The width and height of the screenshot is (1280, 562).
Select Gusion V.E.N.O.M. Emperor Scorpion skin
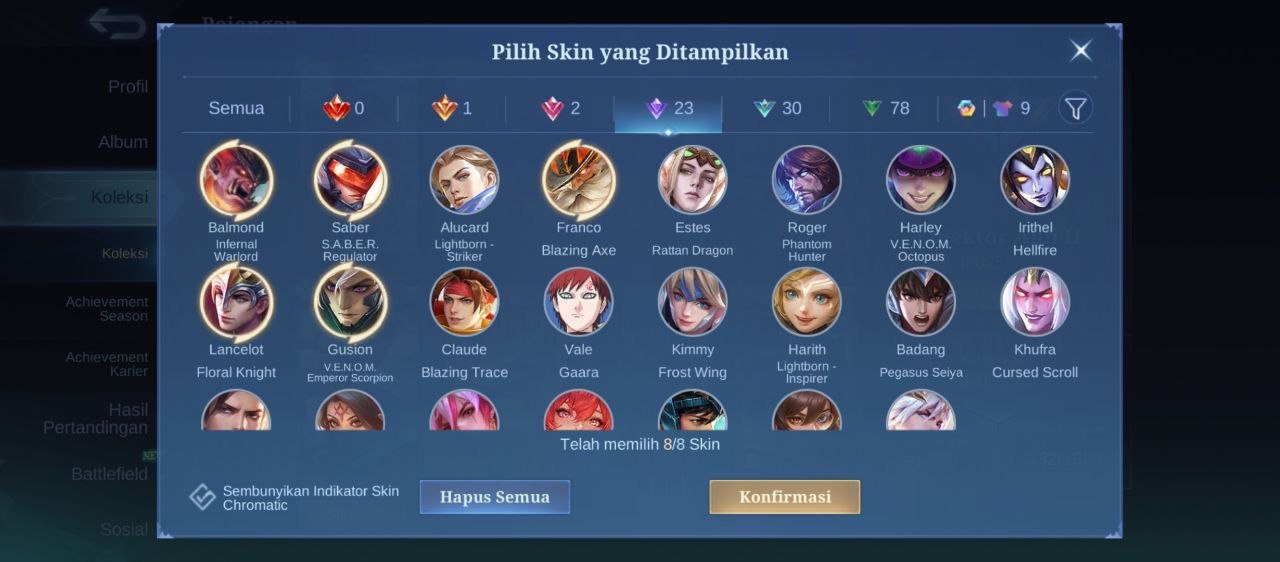click(x=350, y=302)
